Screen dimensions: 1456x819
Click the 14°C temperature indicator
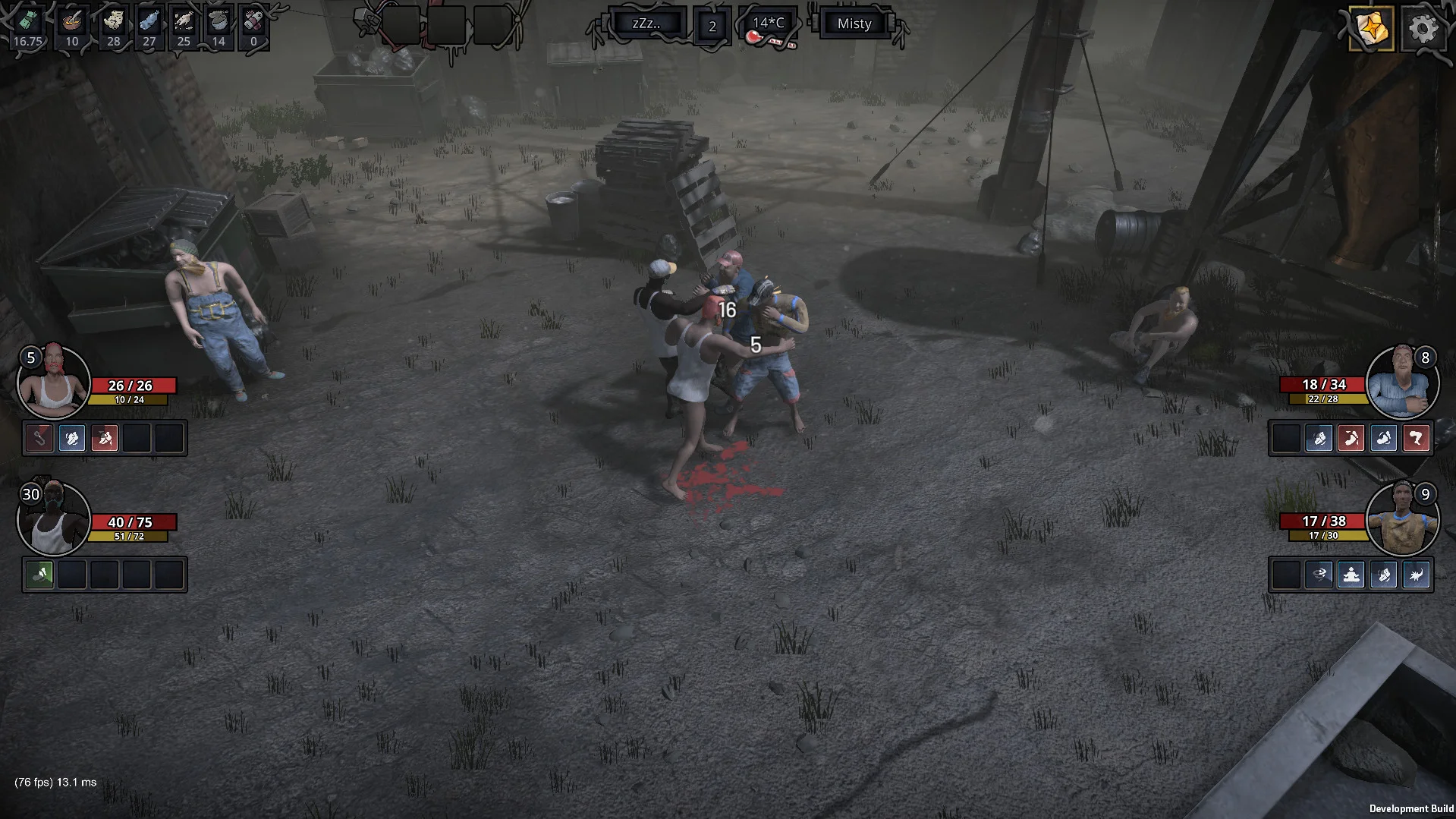click(768, 24)
